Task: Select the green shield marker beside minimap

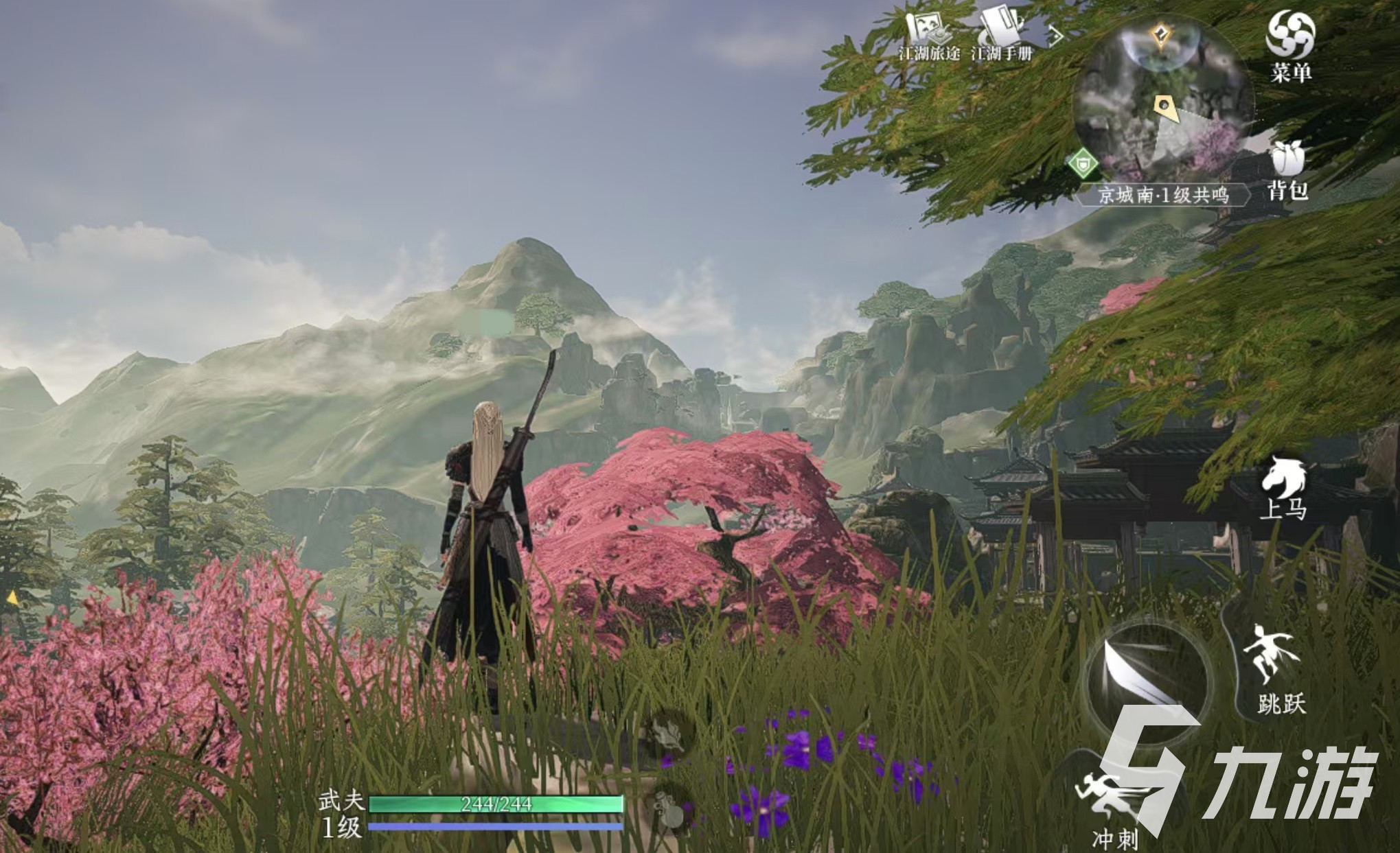Action: [1083, 164]
